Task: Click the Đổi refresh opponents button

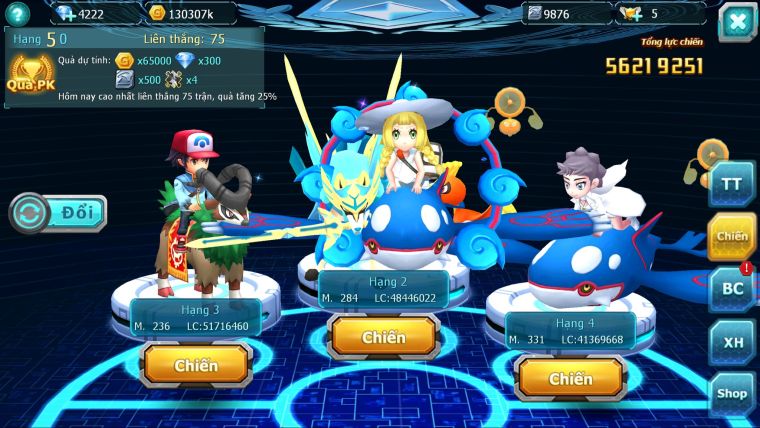Action: [x=58, y=213]
